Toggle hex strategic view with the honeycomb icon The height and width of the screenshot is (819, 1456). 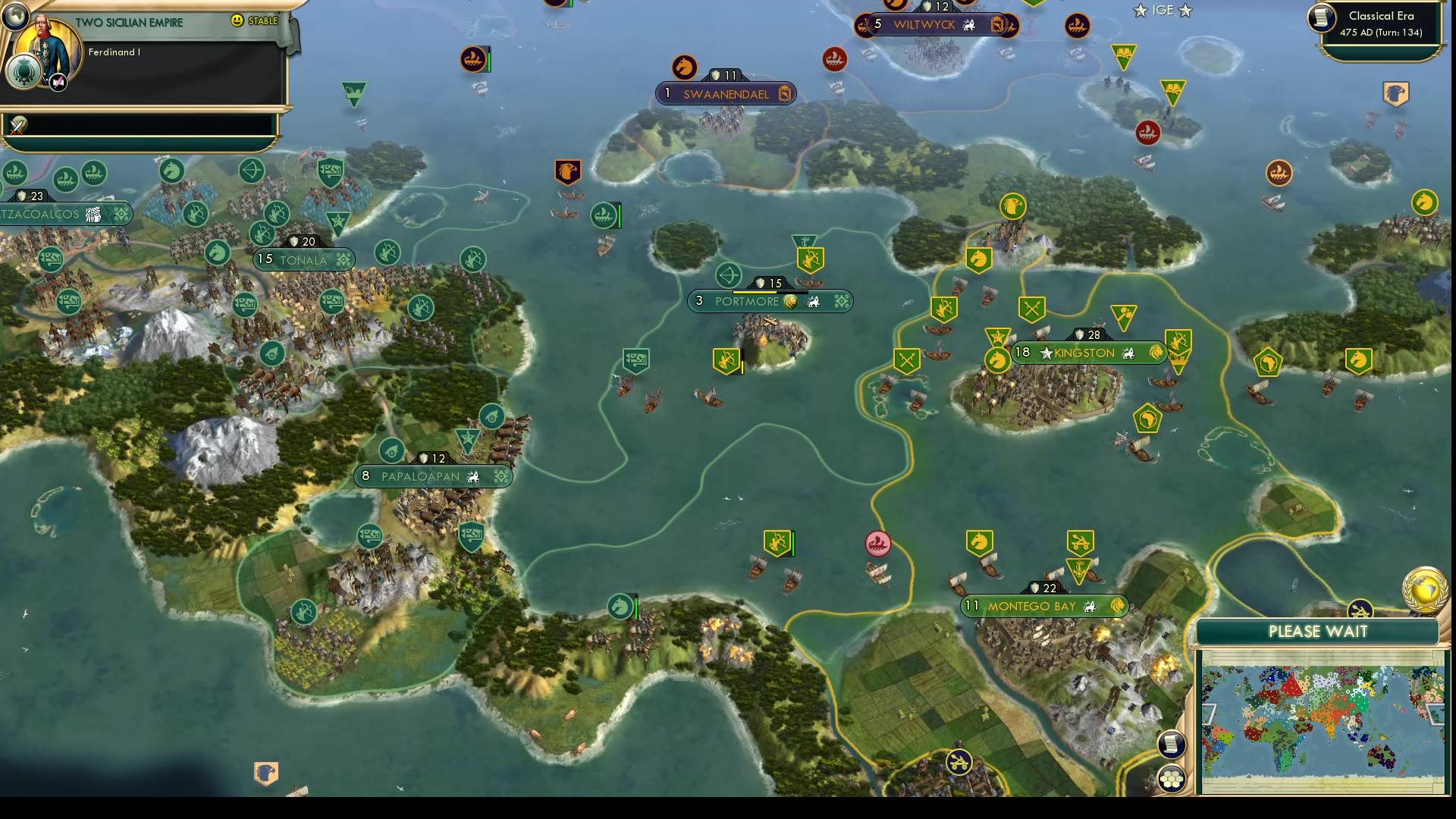click(1172, 776)
